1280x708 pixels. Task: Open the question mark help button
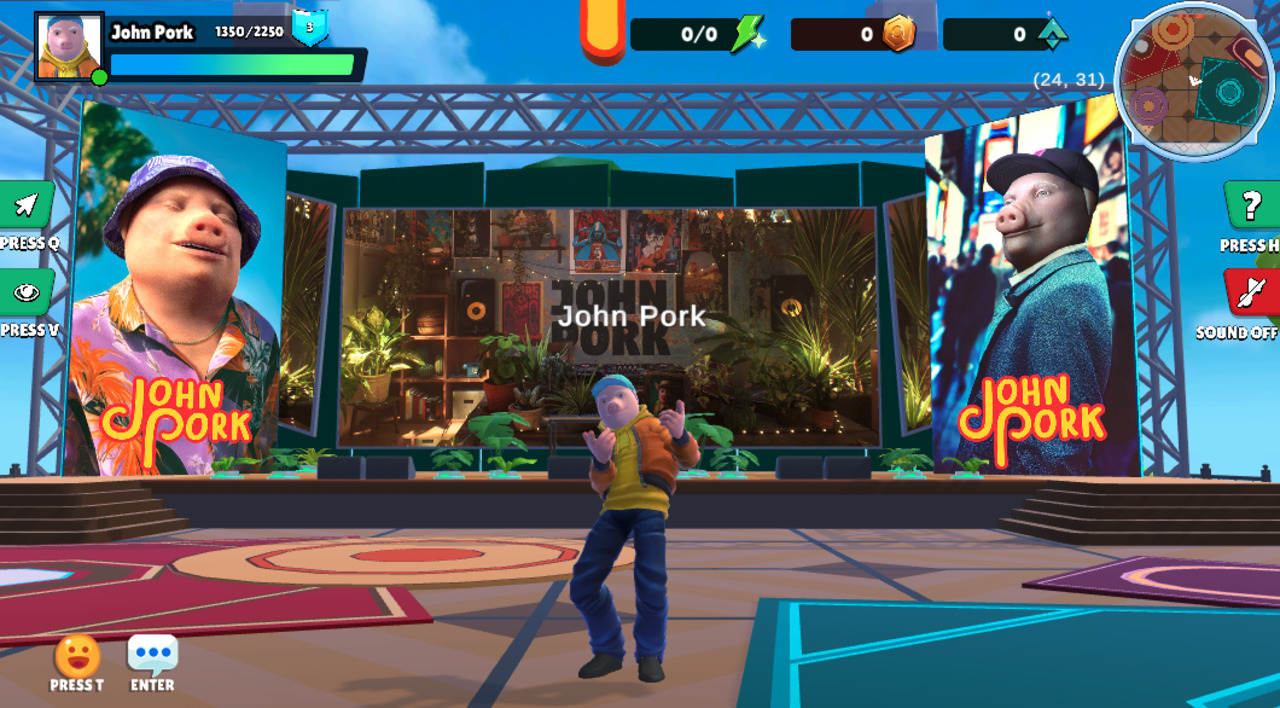1251,206
